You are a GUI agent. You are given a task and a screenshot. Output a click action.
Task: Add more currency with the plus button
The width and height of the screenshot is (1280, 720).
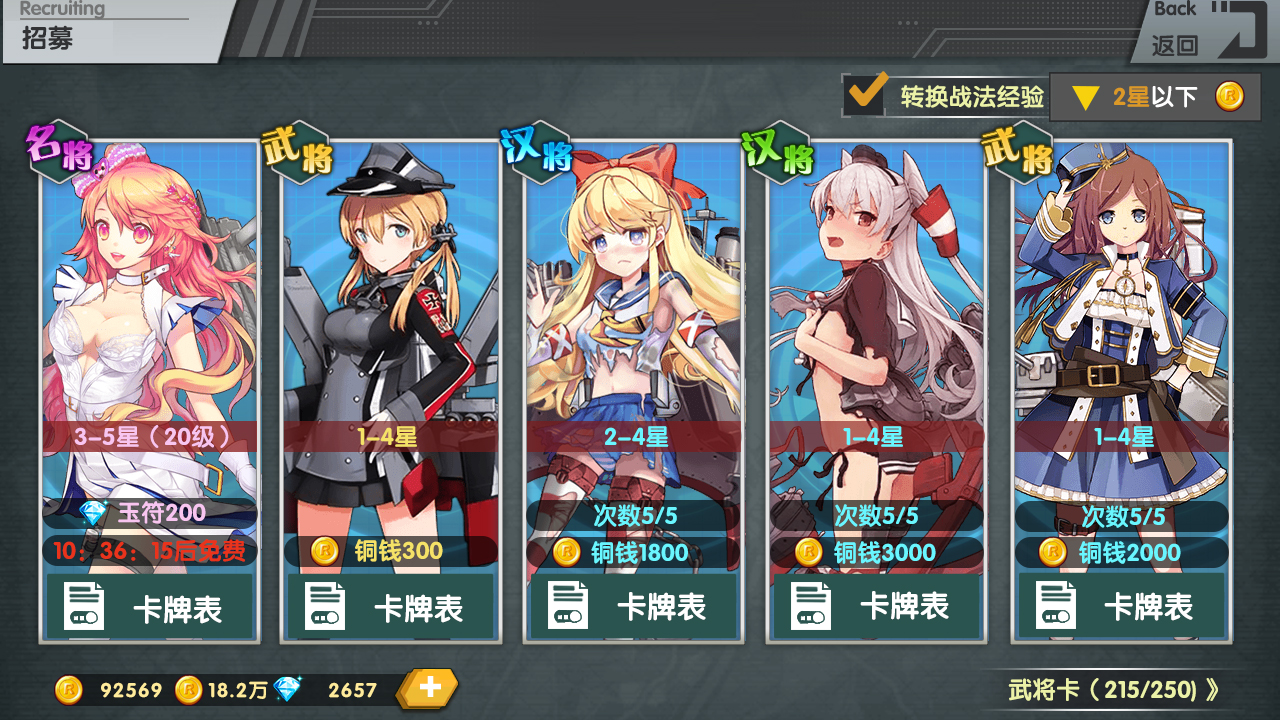tap(430, 688)
